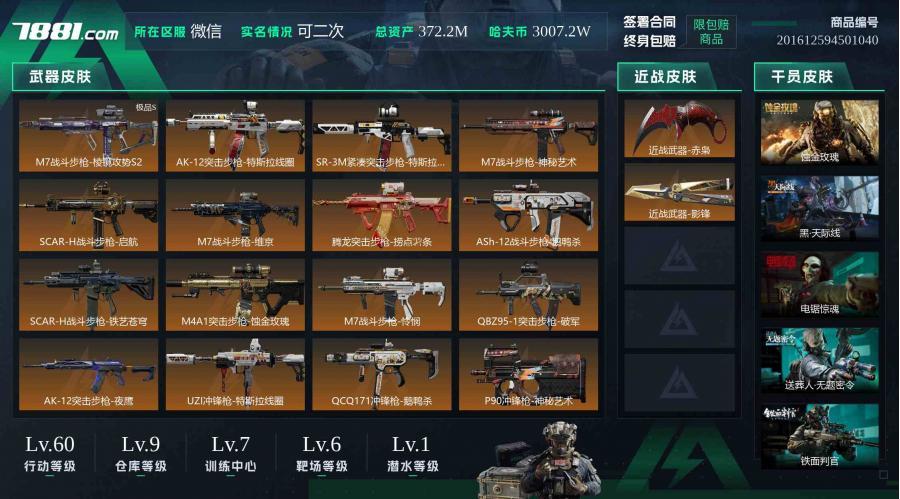Pick the SR-3M紧凑突击步枪 skin tile

(x=381, y=134)
